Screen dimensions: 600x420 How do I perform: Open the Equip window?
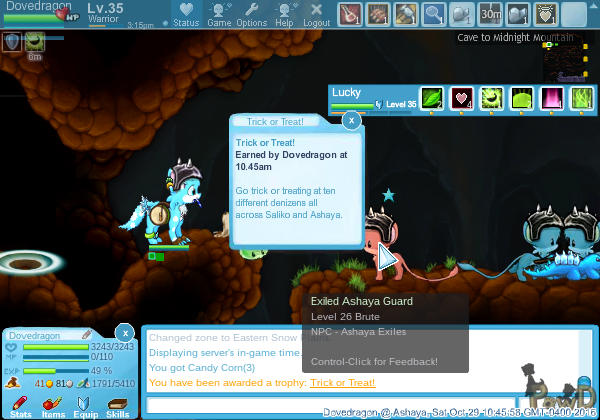pos(86,405)
